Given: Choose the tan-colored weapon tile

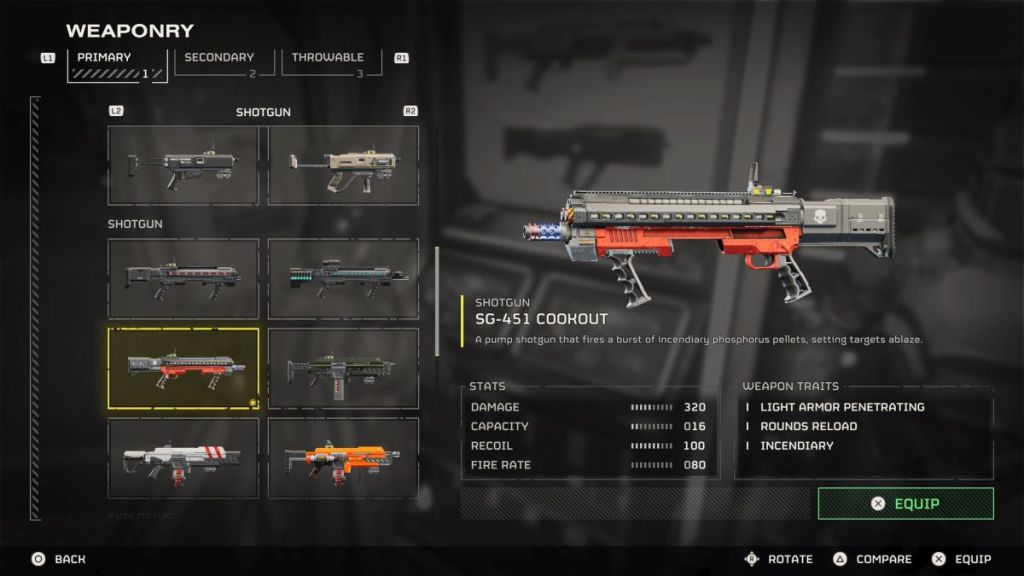Looking at the screenshot, I should click(343, 165).
